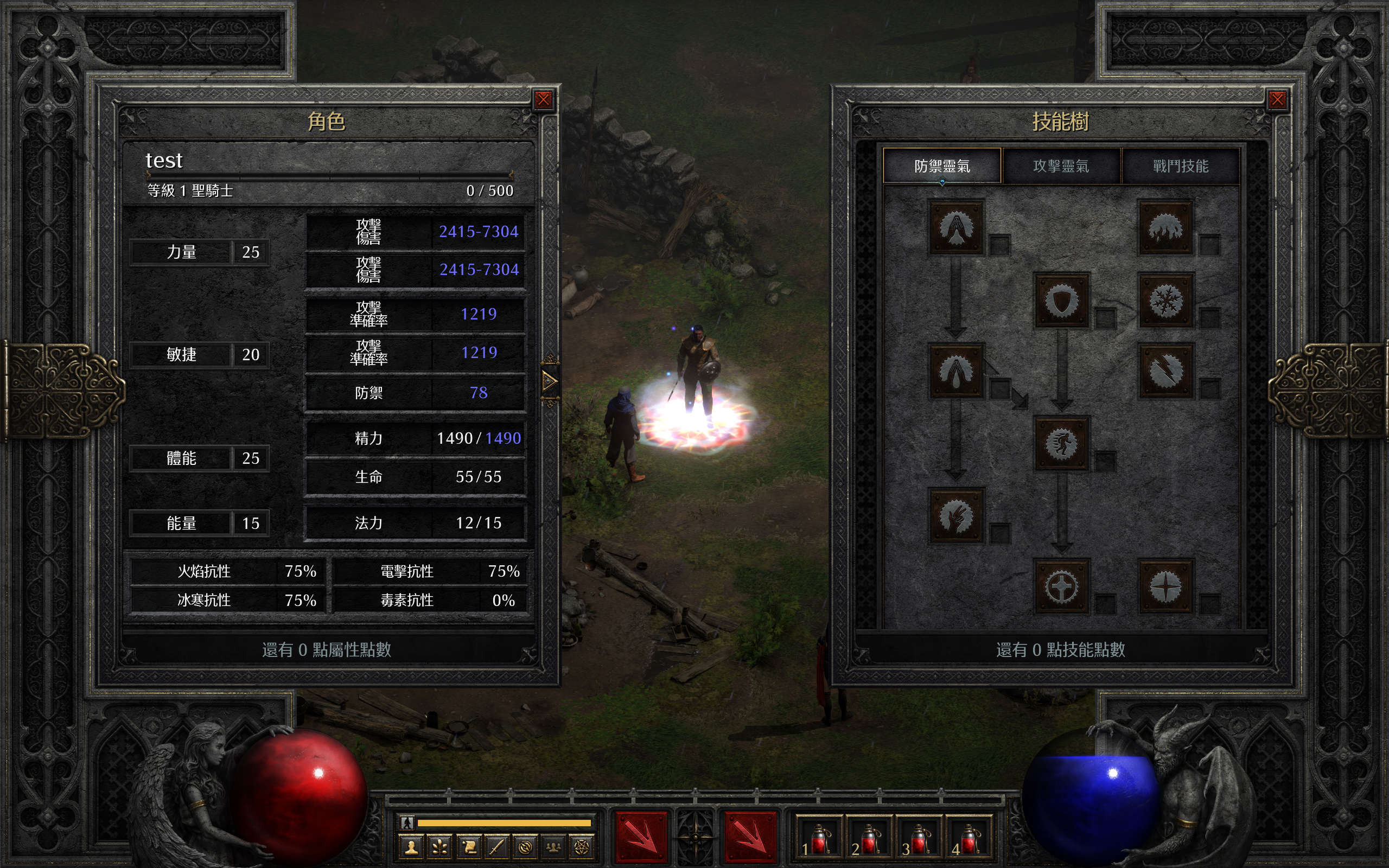Switch to the 攻擊靈氣 tab
The width and height of the screenshot is (1389, 868).
[x=1061, y=166]
